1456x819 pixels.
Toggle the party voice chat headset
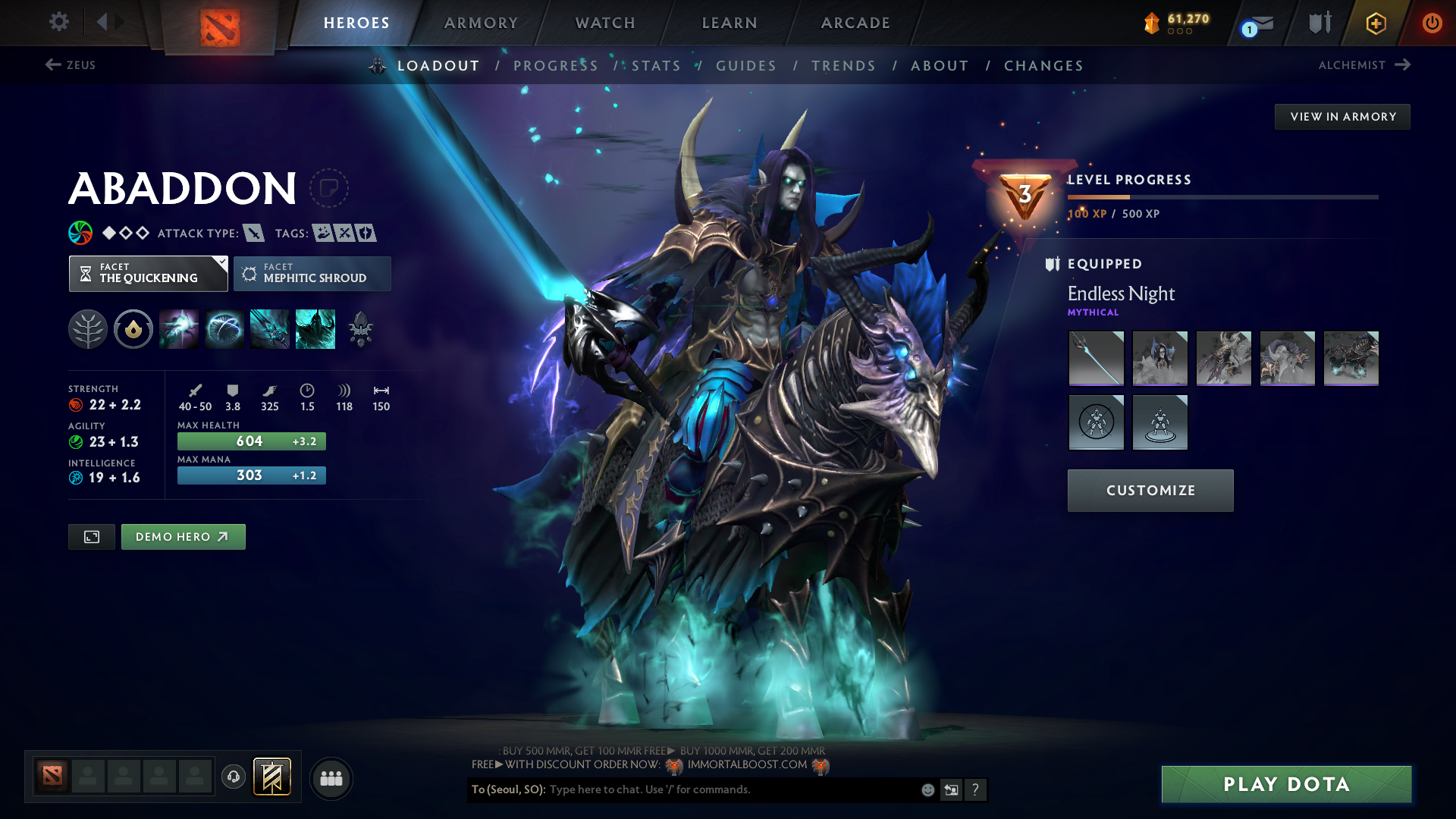tap(233, 777)
